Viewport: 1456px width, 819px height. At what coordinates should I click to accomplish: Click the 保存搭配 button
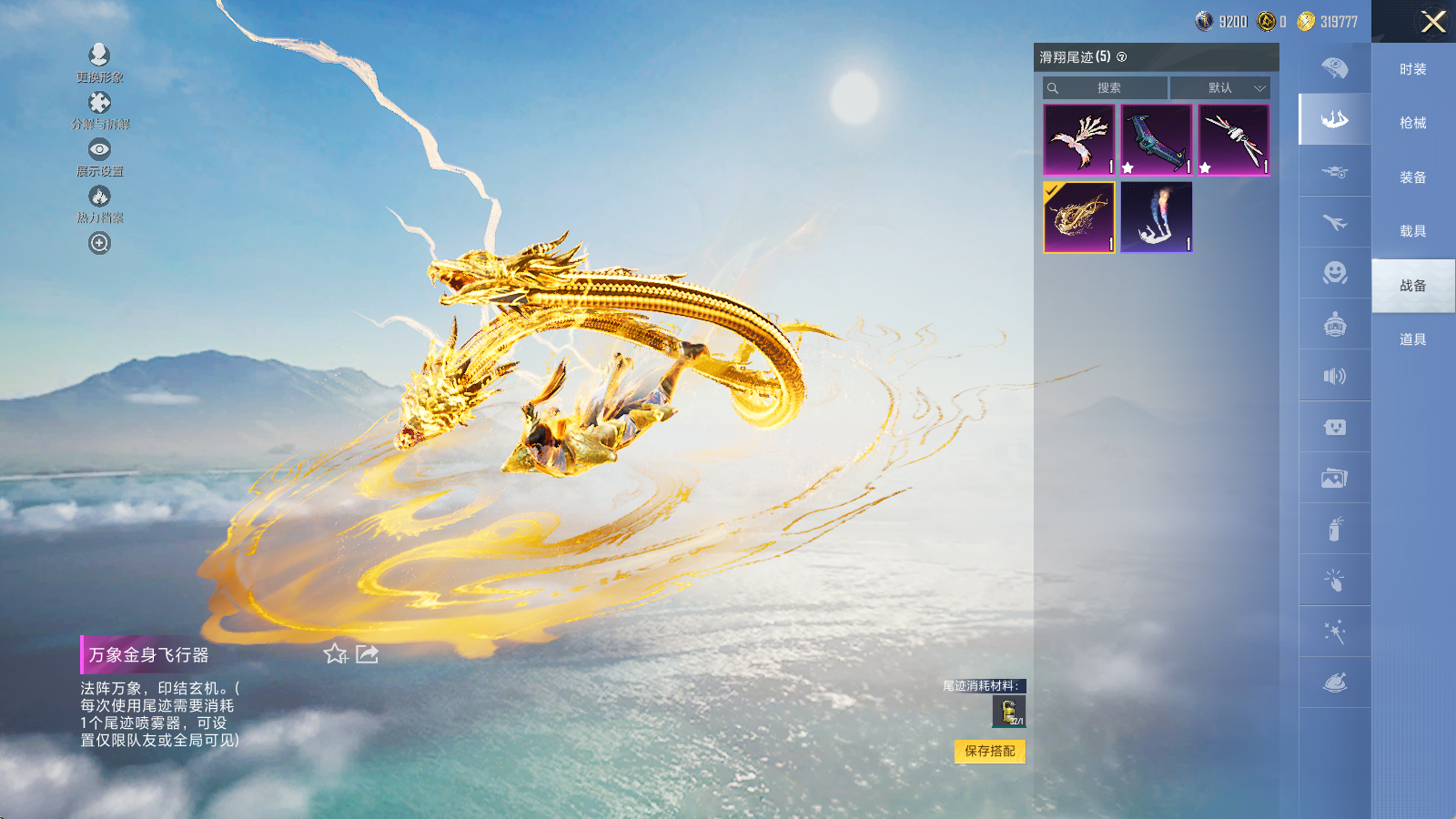pos(990,751)
